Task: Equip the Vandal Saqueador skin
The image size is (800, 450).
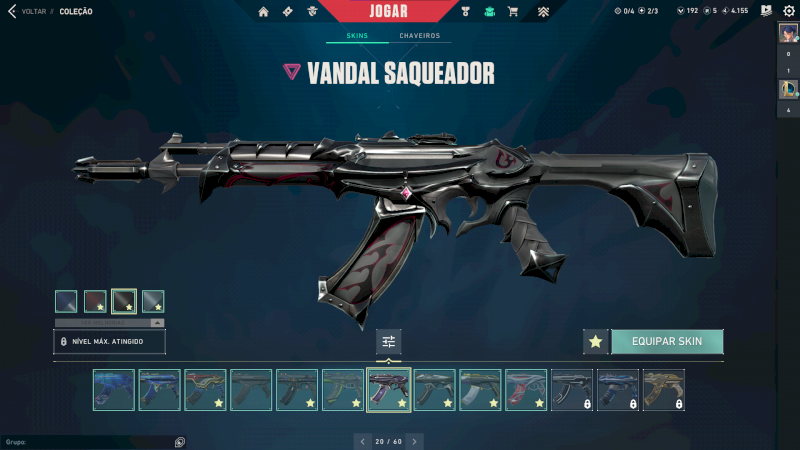Action: (666, 341)
